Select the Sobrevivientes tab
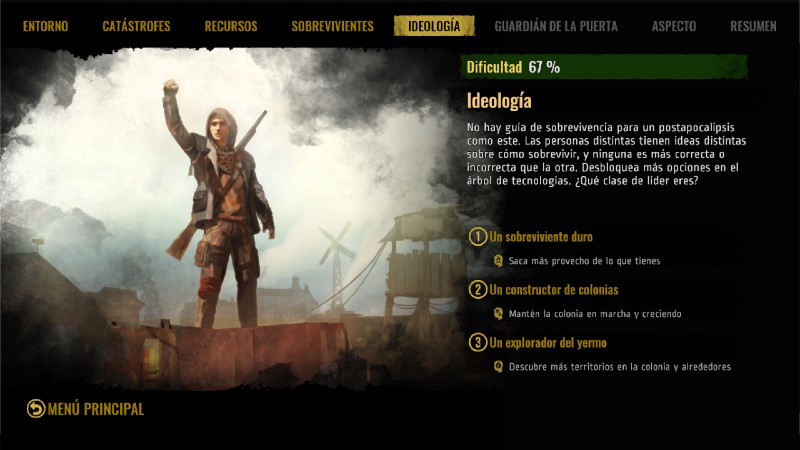The width and height of the screenshot is (800, 450). coord(332,26)
